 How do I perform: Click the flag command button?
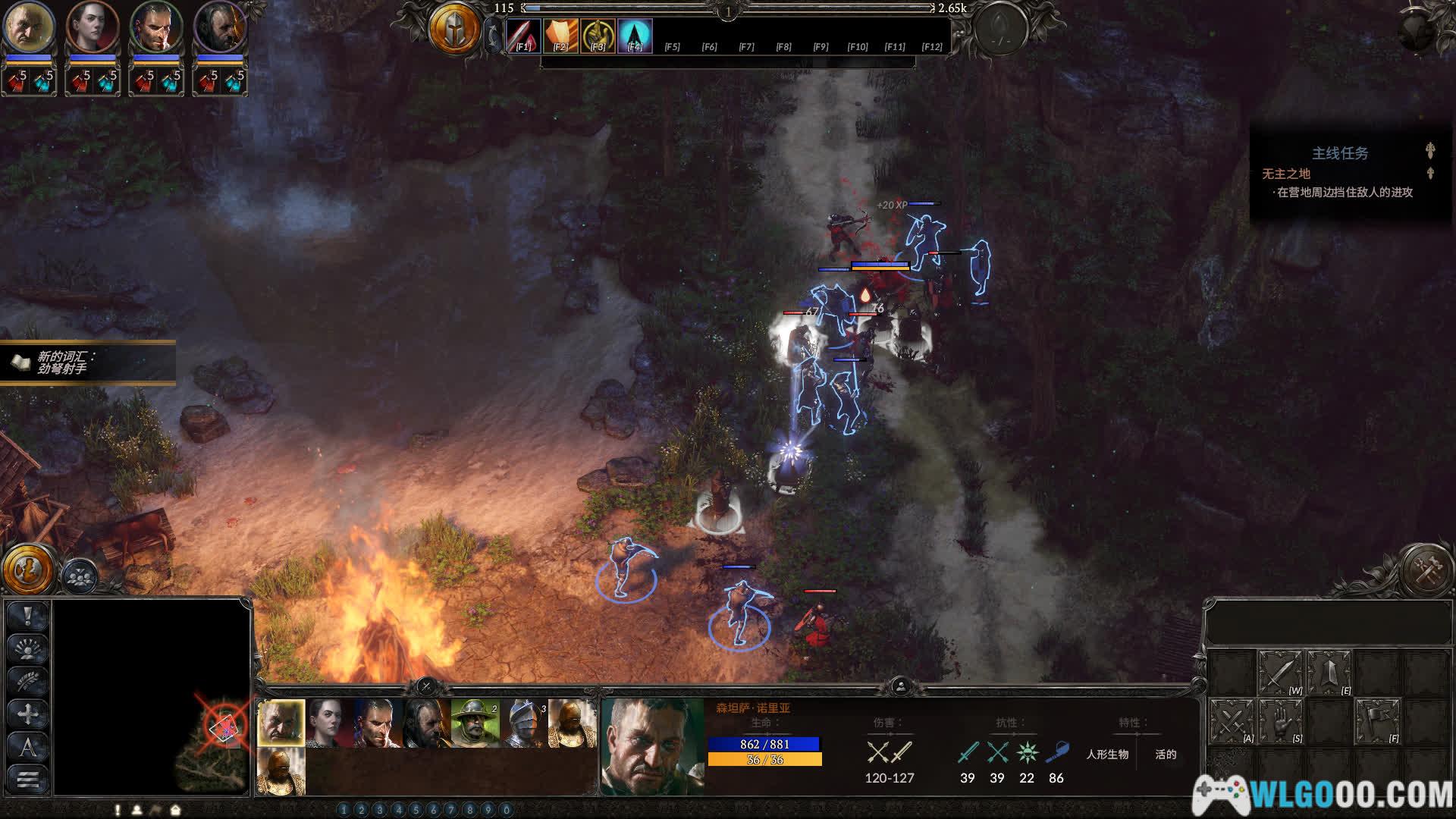(1377, 720)
